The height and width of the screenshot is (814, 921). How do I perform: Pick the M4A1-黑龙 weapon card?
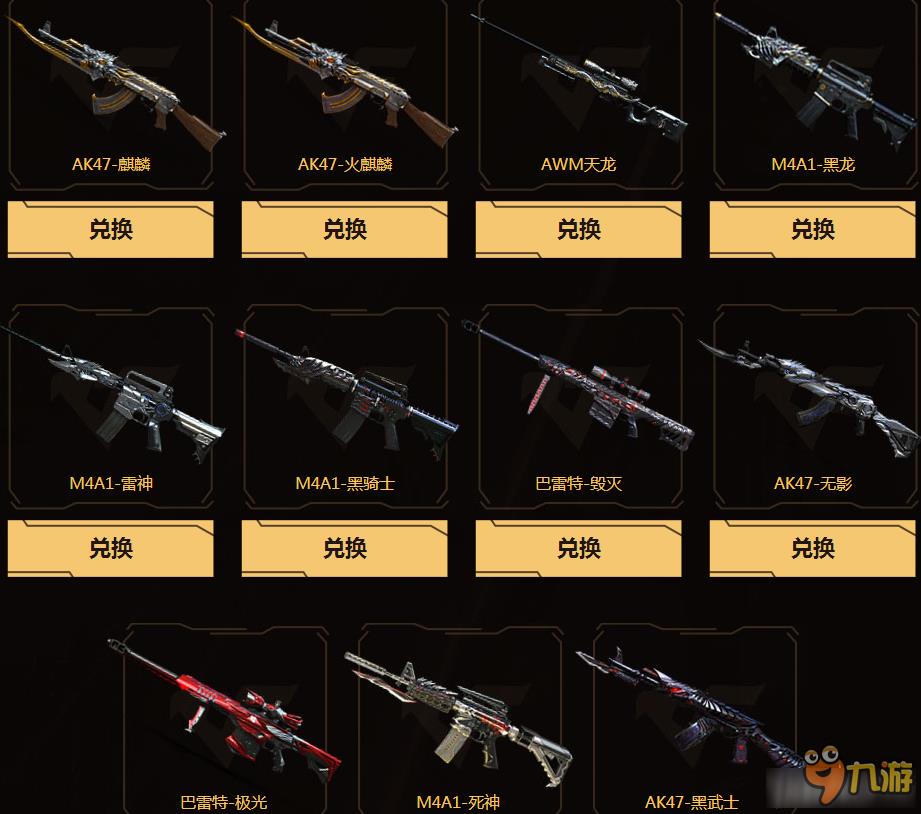pyautogui.click(x=813, y=95)
